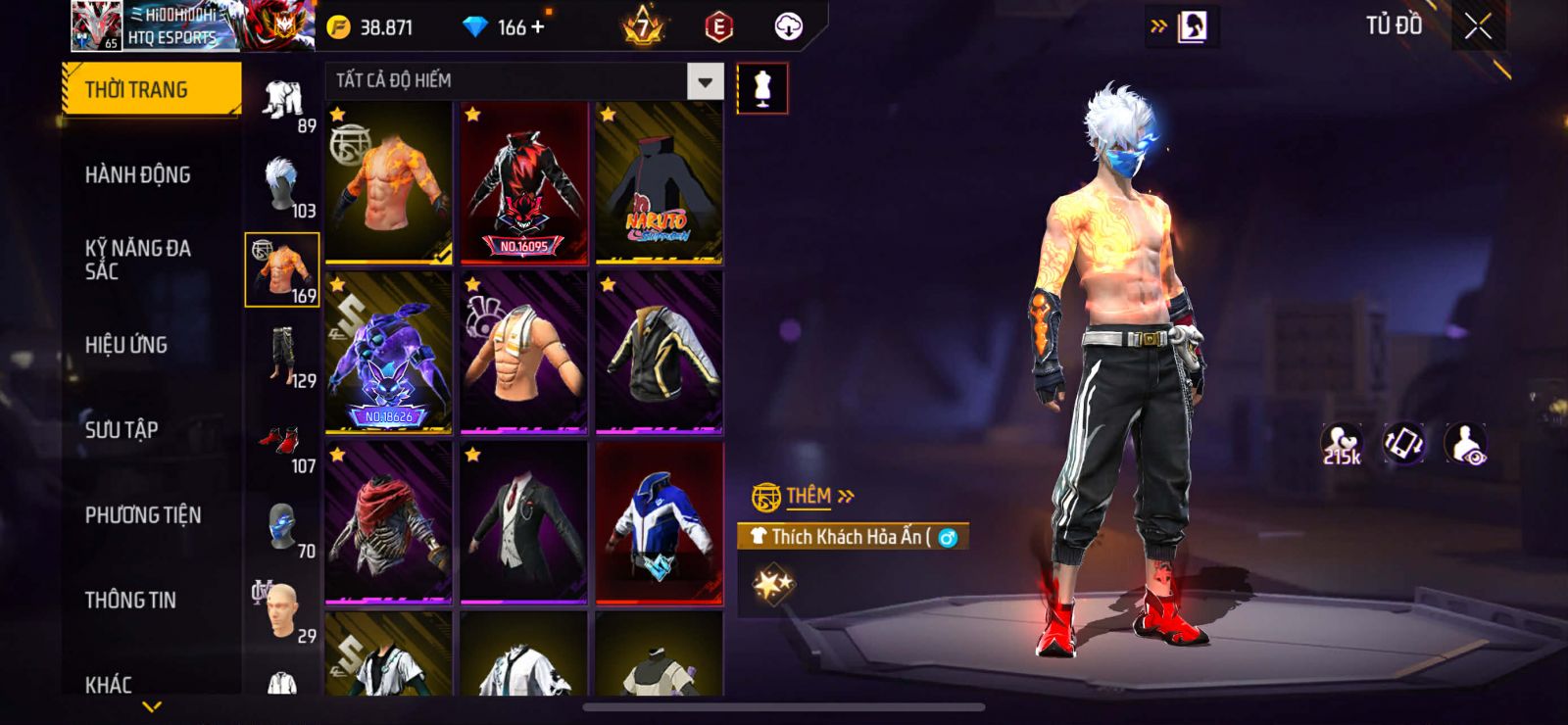Add diamonds with the plus button

pos(537,27)
